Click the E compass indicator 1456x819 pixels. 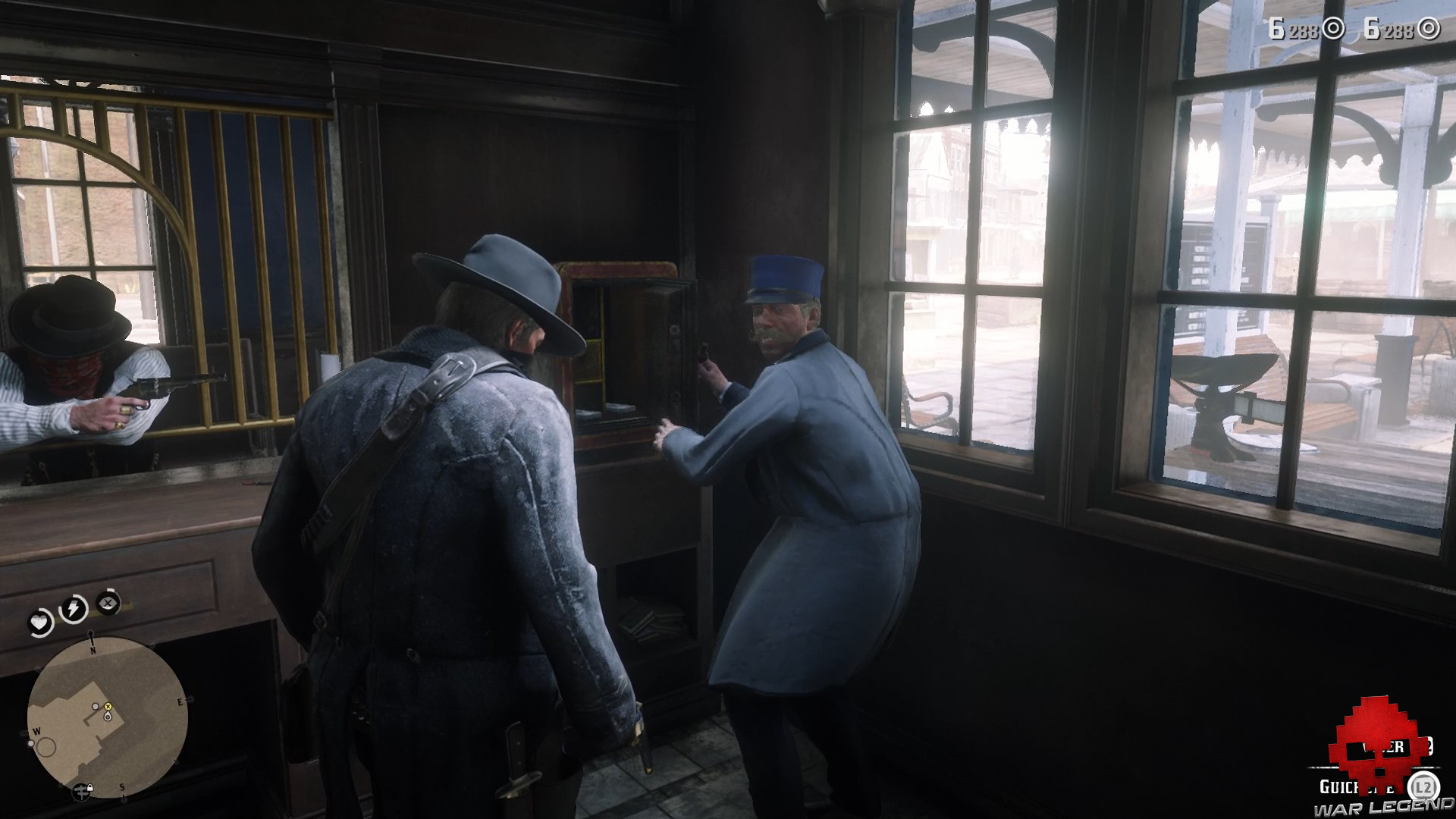[x=180, y=701]
